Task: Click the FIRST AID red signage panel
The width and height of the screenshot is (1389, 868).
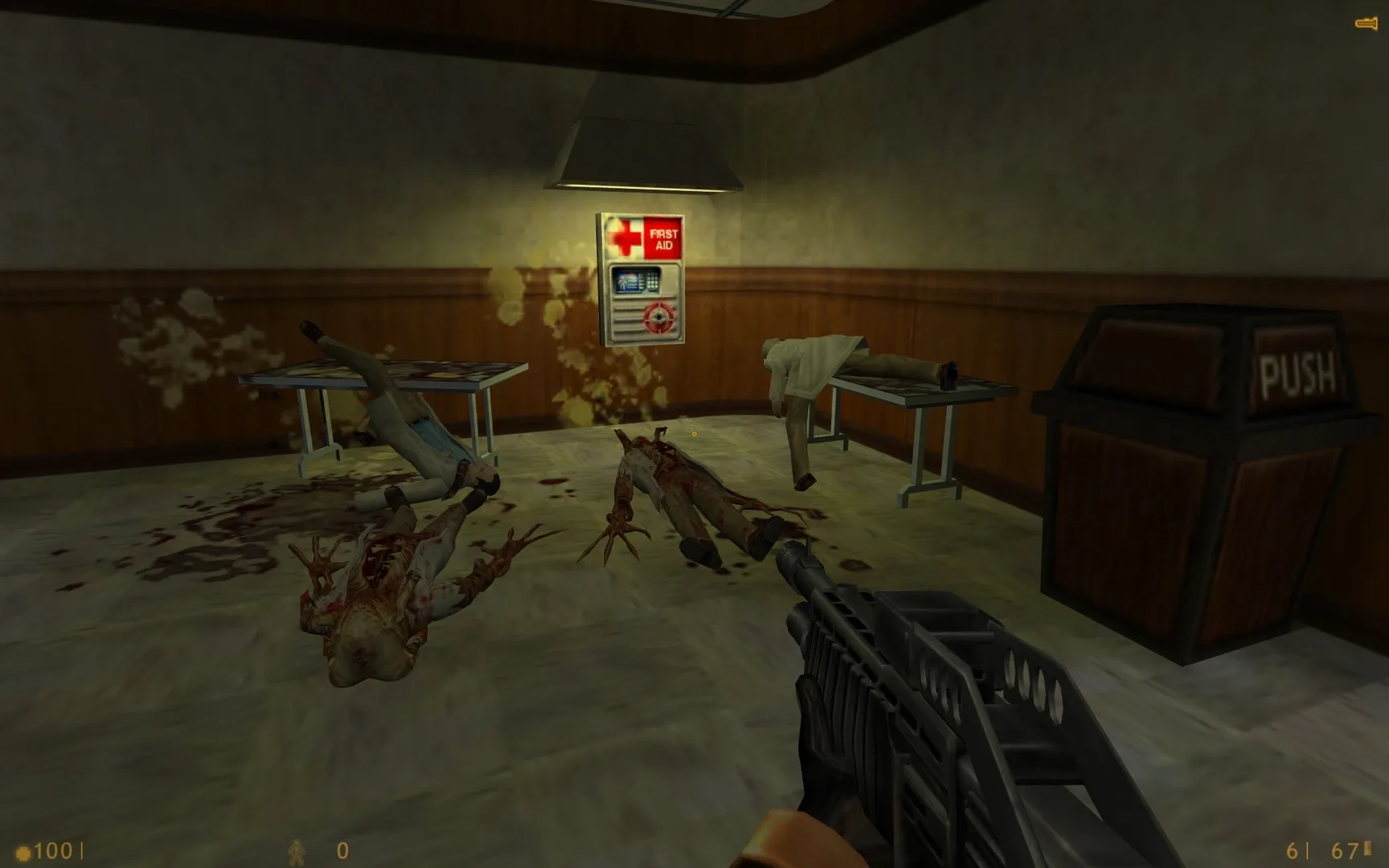Action: click(x=662, y=238)
